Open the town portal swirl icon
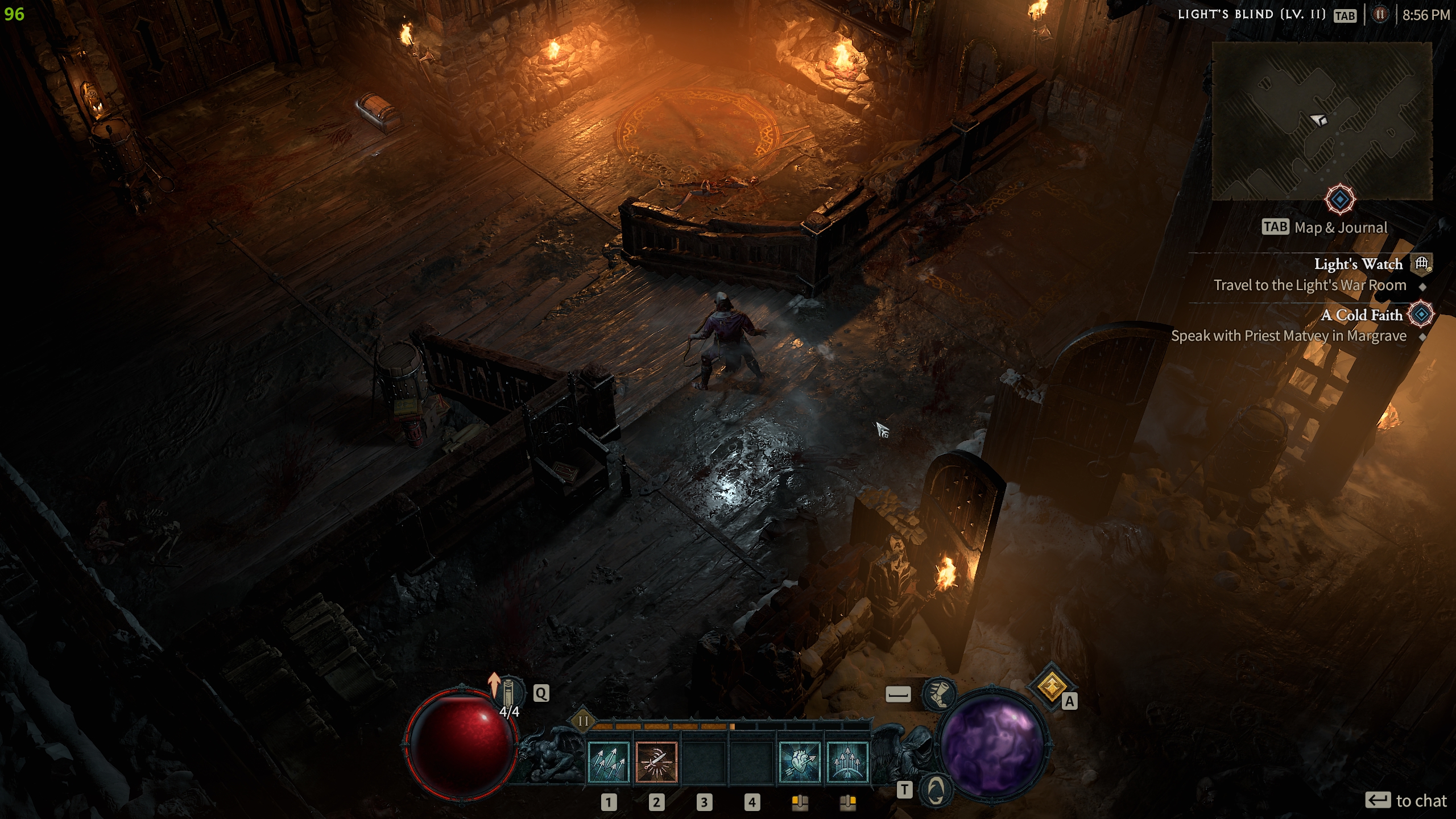1456x819 pixels. (936, 790)
